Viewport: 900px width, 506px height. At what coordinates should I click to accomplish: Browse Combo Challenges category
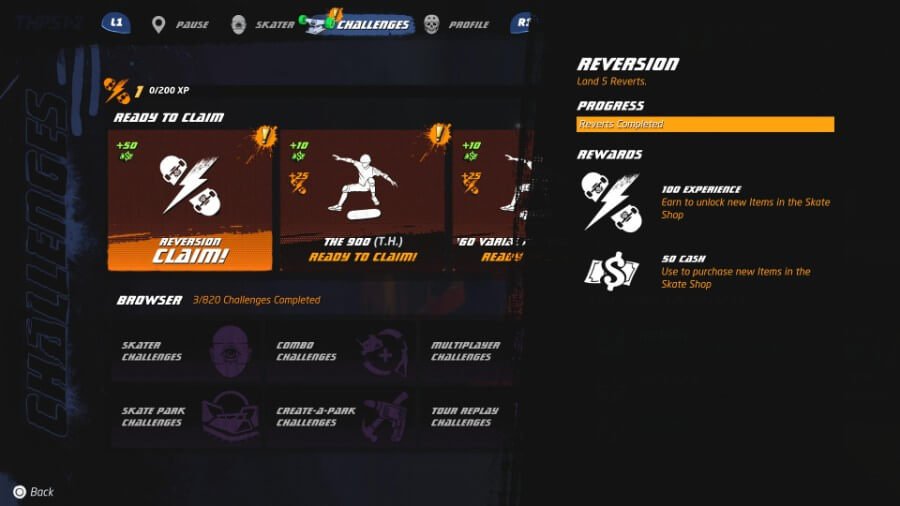[x=341, y=351]
